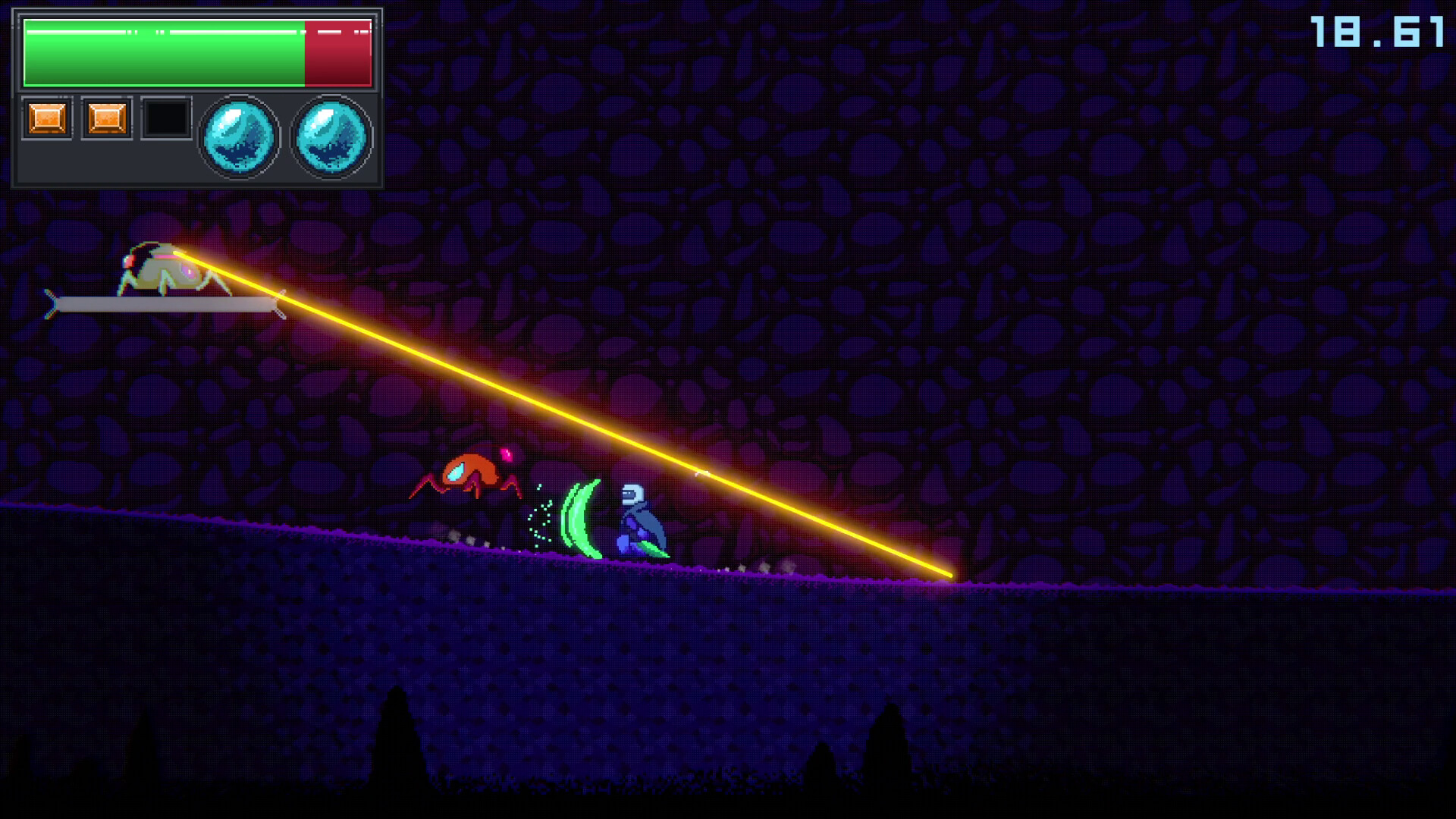The width and height of the screenshot is (1456, 819).
Task: Select the first orange gem slot icon
Action: 47,118
